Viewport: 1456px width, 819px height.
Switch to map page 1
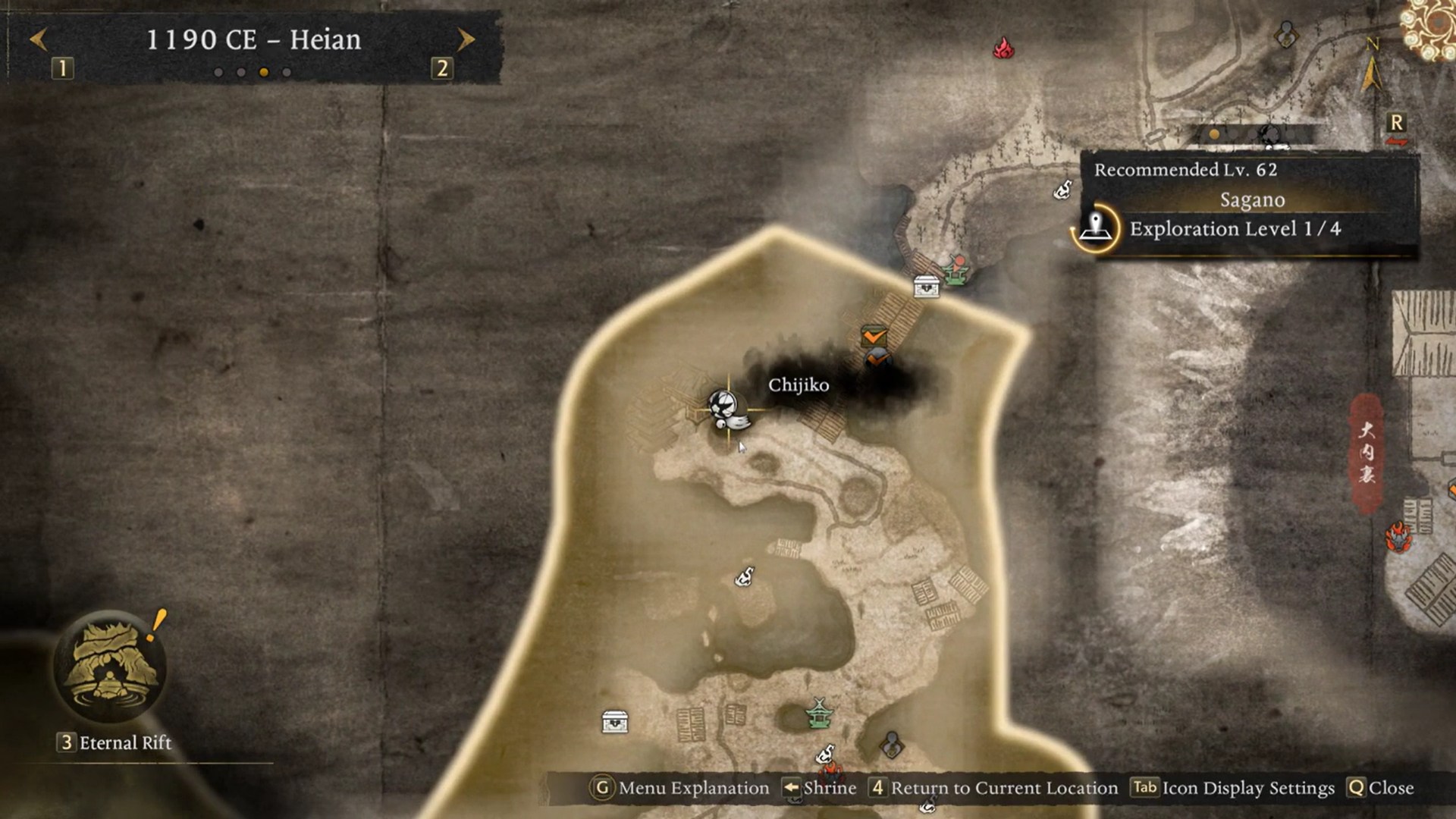coord(63,69)
